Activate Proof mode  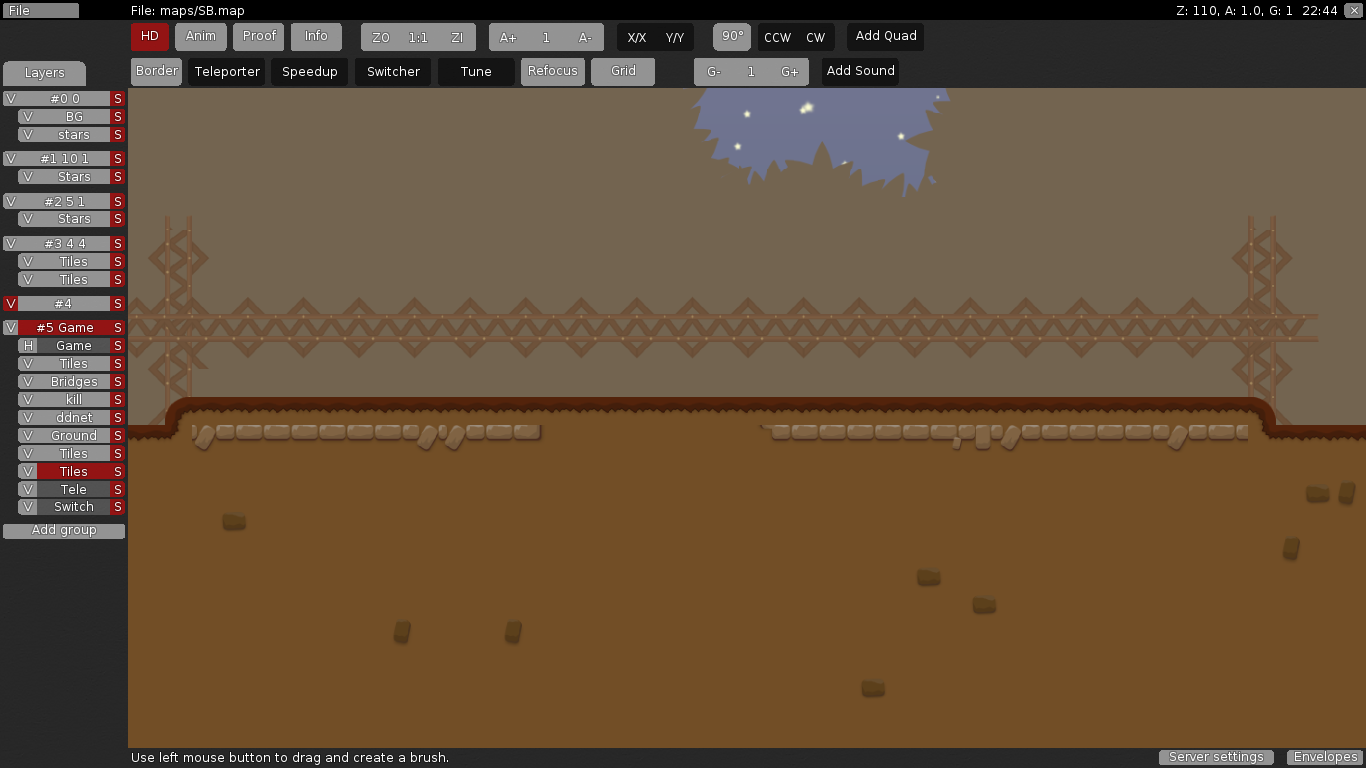(258, 36)
